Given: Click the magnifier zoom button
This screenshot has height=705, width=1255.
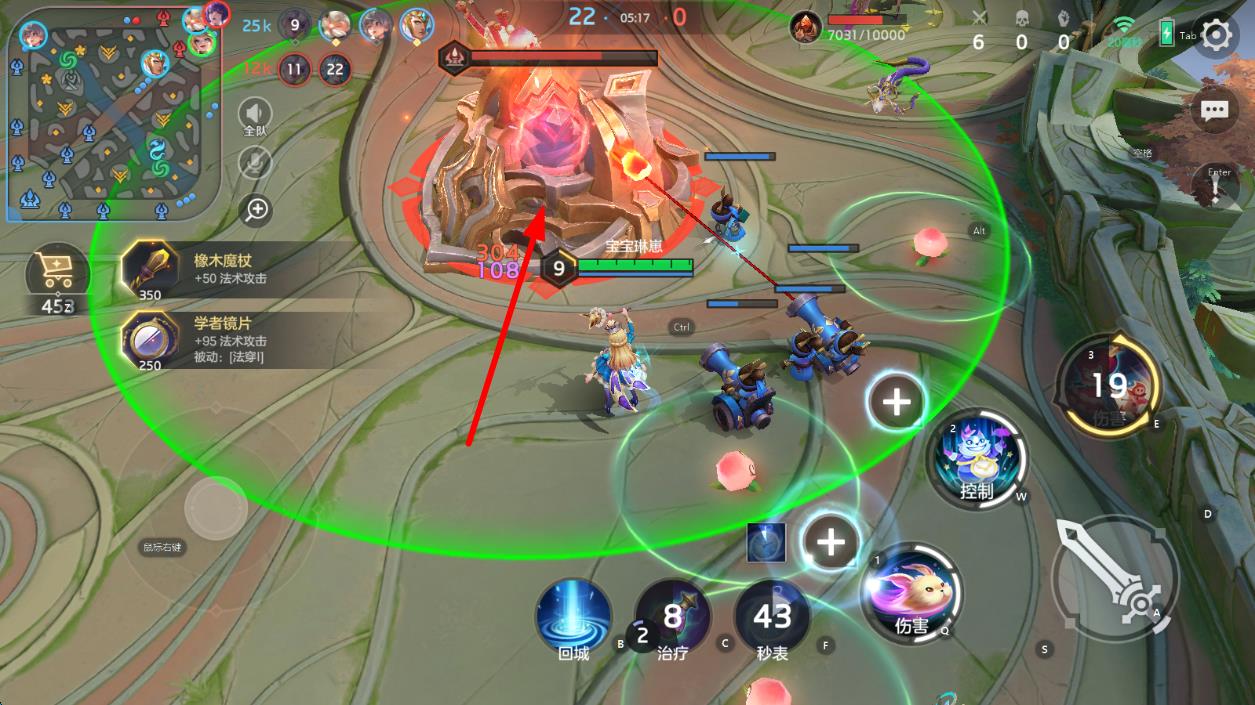Looking at the screenshot, I should coord(257,209).
